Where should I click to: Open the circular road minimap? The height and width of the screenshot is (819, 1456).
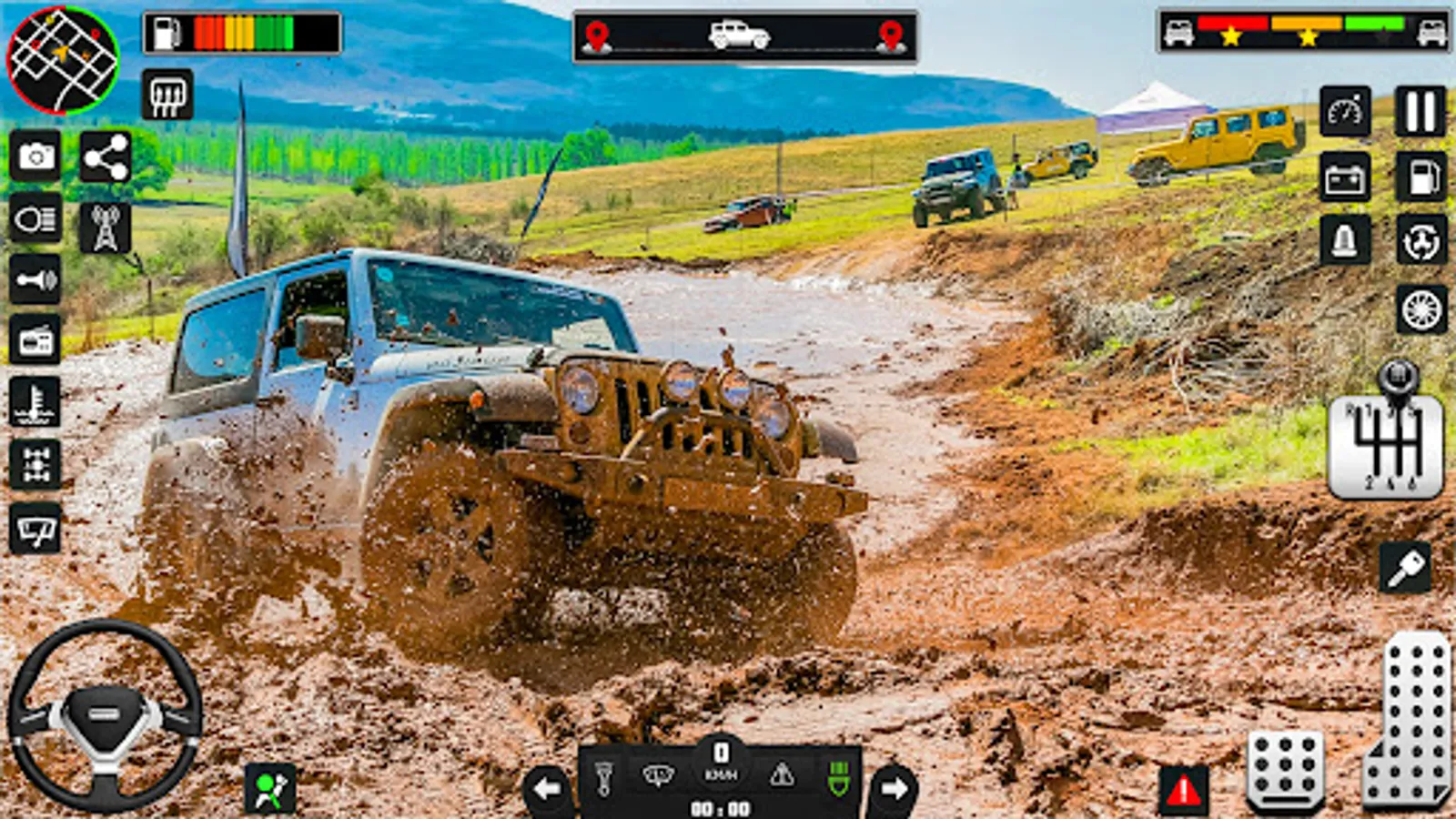[62, 60]
